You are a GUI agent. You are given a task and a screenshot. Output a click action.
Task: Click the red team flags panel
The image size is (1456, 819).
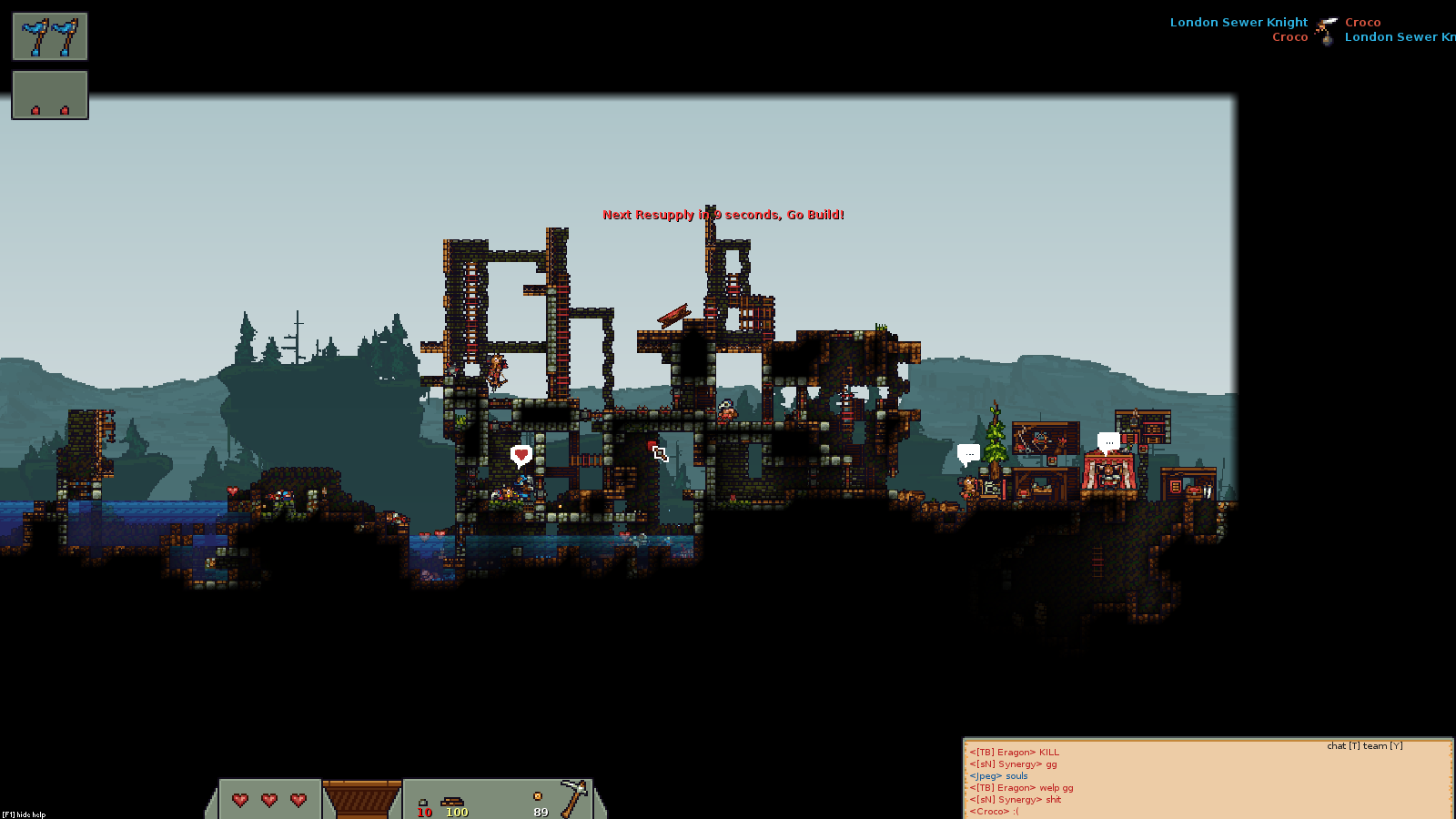(50, 95)
